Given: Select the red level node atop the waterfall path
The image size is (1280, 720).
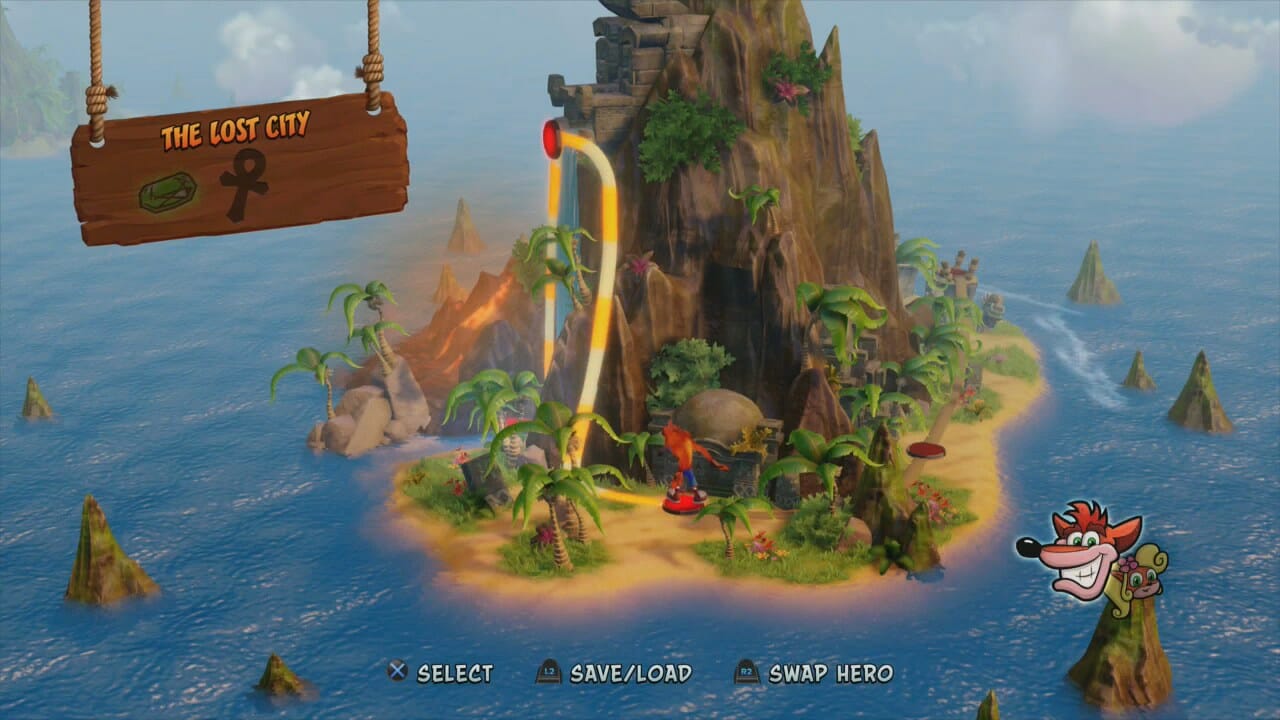Looking at the screenshot, I should [x=551, y=139].
